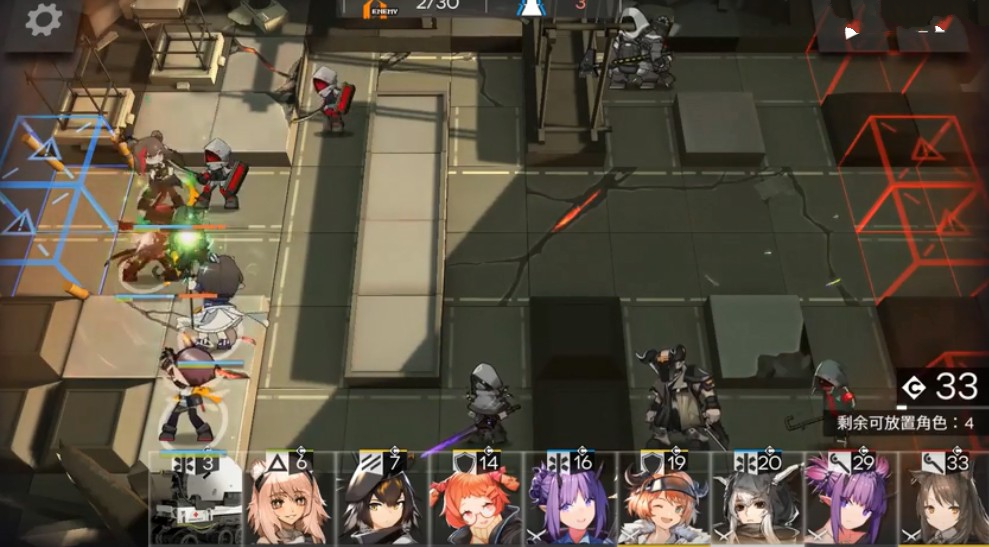Open the settings gear menu
This screenshot has width=989, height=547.
click(43, 21)
